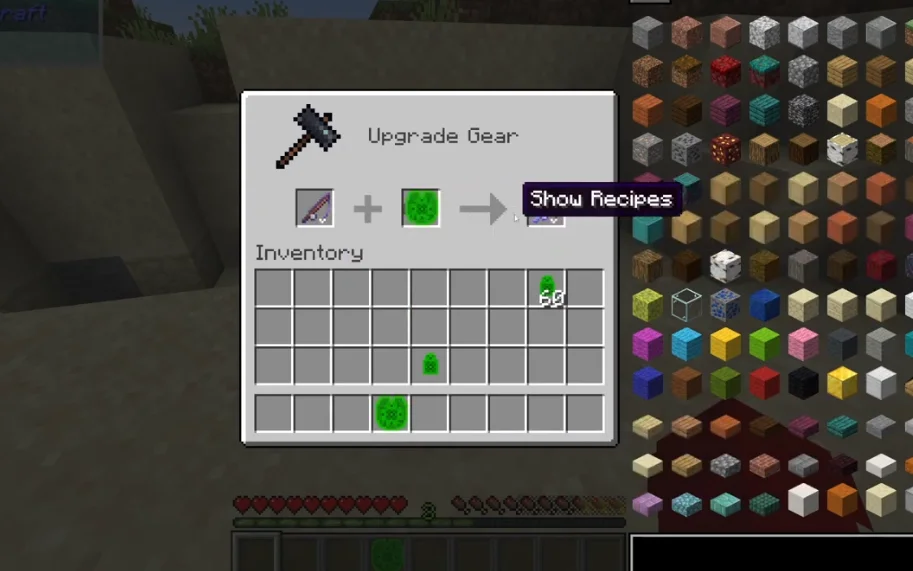913x571 pixels.
Task: Pick the gold block from the item list
Action: click(842, 382)
